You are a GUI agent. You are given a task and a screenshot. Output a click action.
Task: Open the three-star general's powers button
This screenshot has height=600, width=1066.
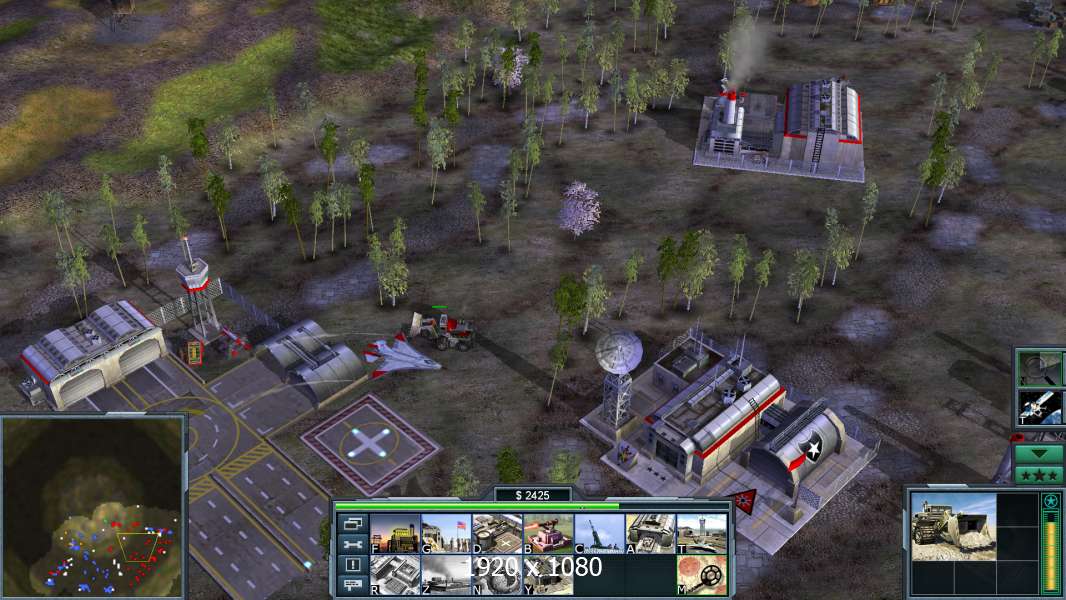coord(1039,474)
